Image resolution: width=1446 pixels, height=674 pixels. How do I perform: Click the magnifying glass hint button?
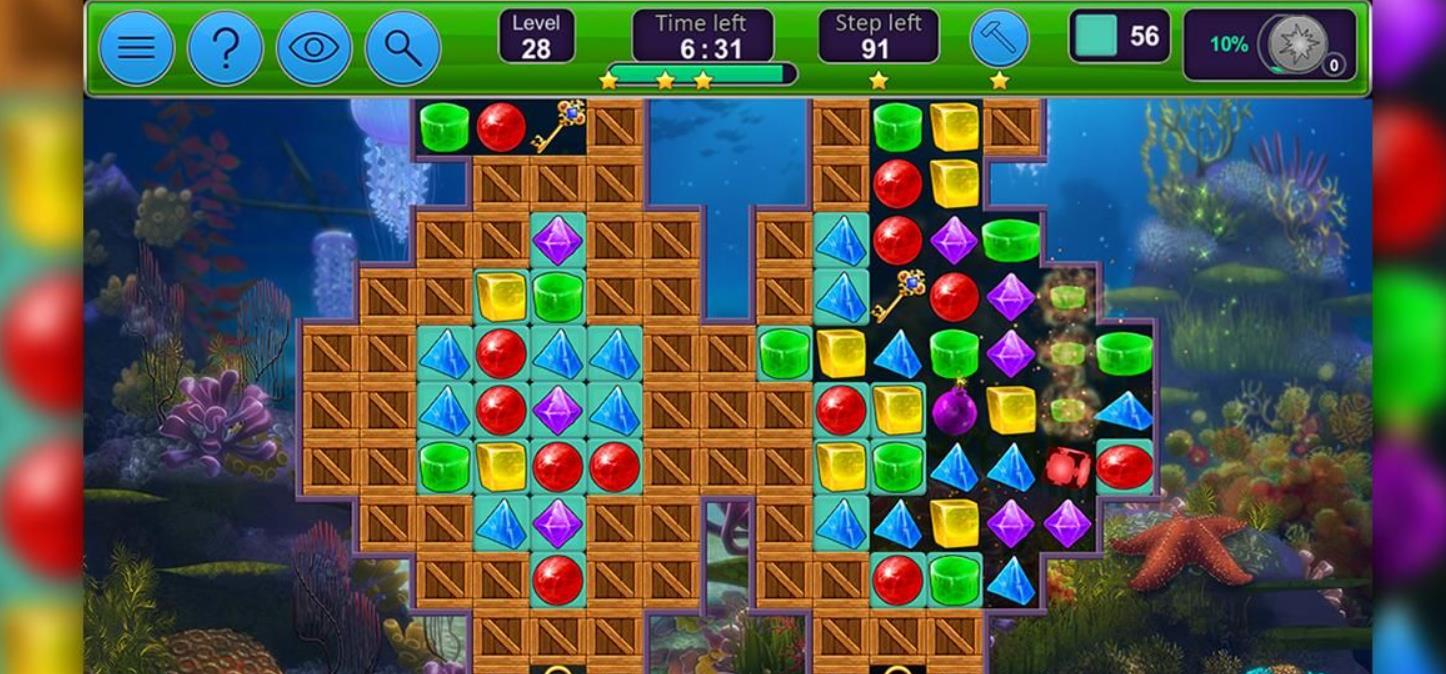(402, 47)
